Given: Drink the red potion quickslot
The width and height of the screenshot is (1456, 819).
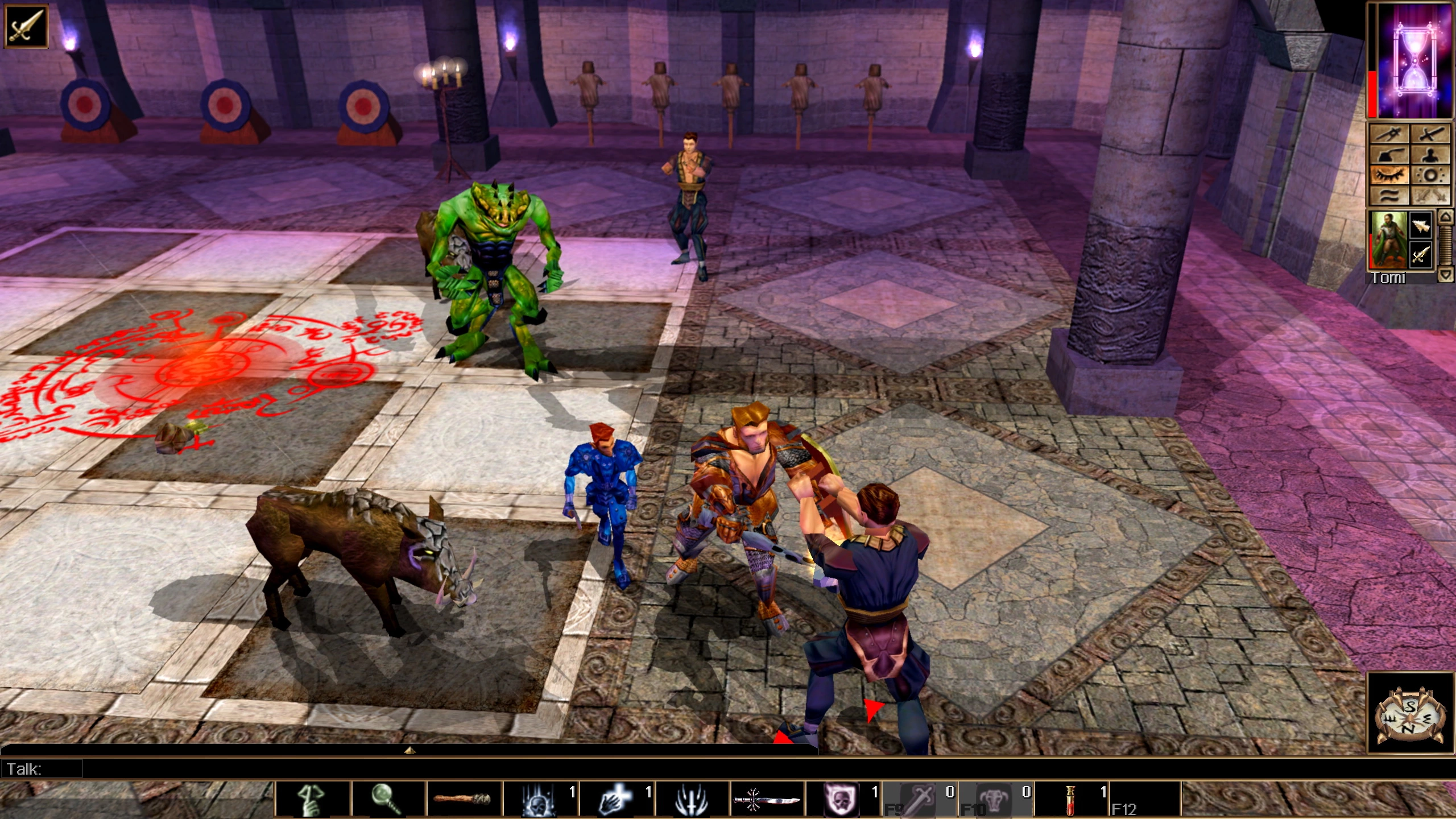Looking at the screenshot, I should point(1070,800).
